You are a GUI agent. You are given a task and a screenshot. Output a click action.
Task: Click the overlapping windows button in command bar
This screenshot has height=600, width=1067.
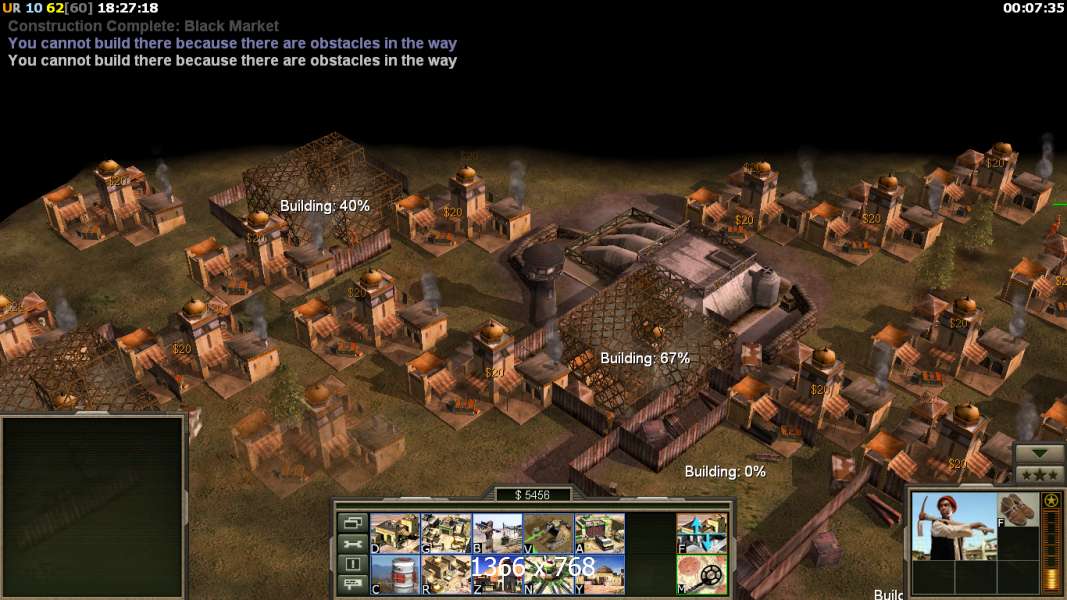[352, 523]
